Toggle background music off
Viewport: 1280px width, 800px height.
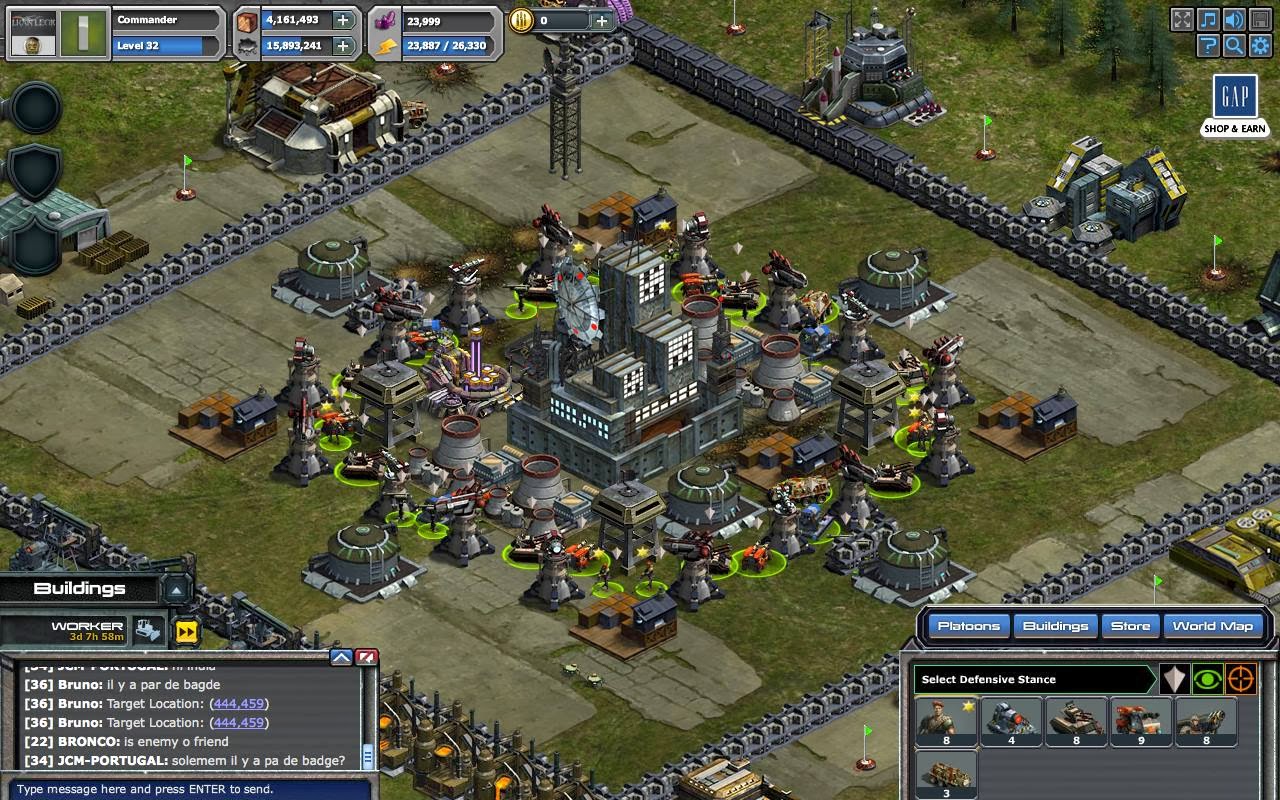1208,18
